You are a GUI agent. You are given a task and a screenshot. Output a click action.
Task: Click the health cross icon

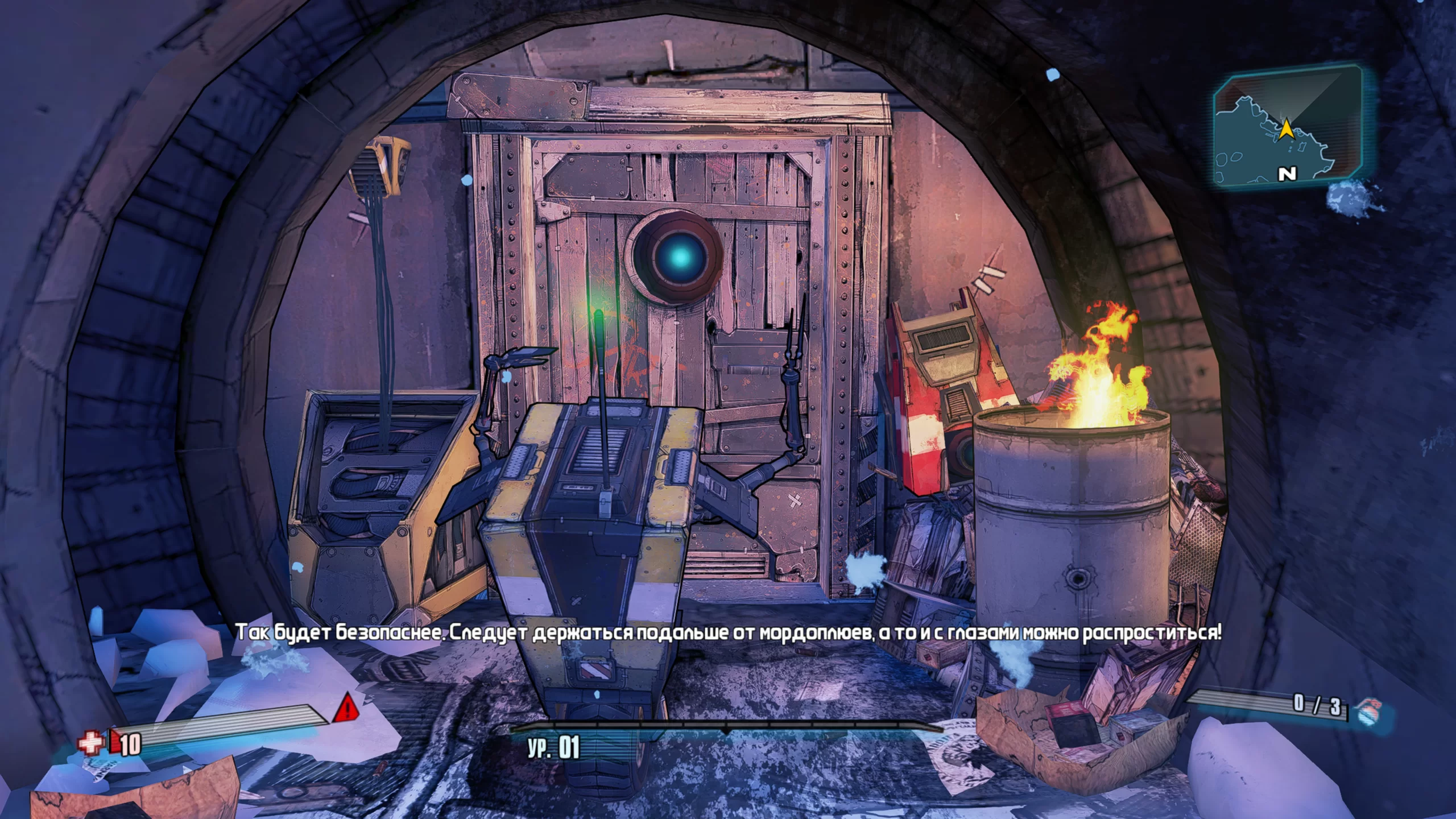[x=91, y=743]
